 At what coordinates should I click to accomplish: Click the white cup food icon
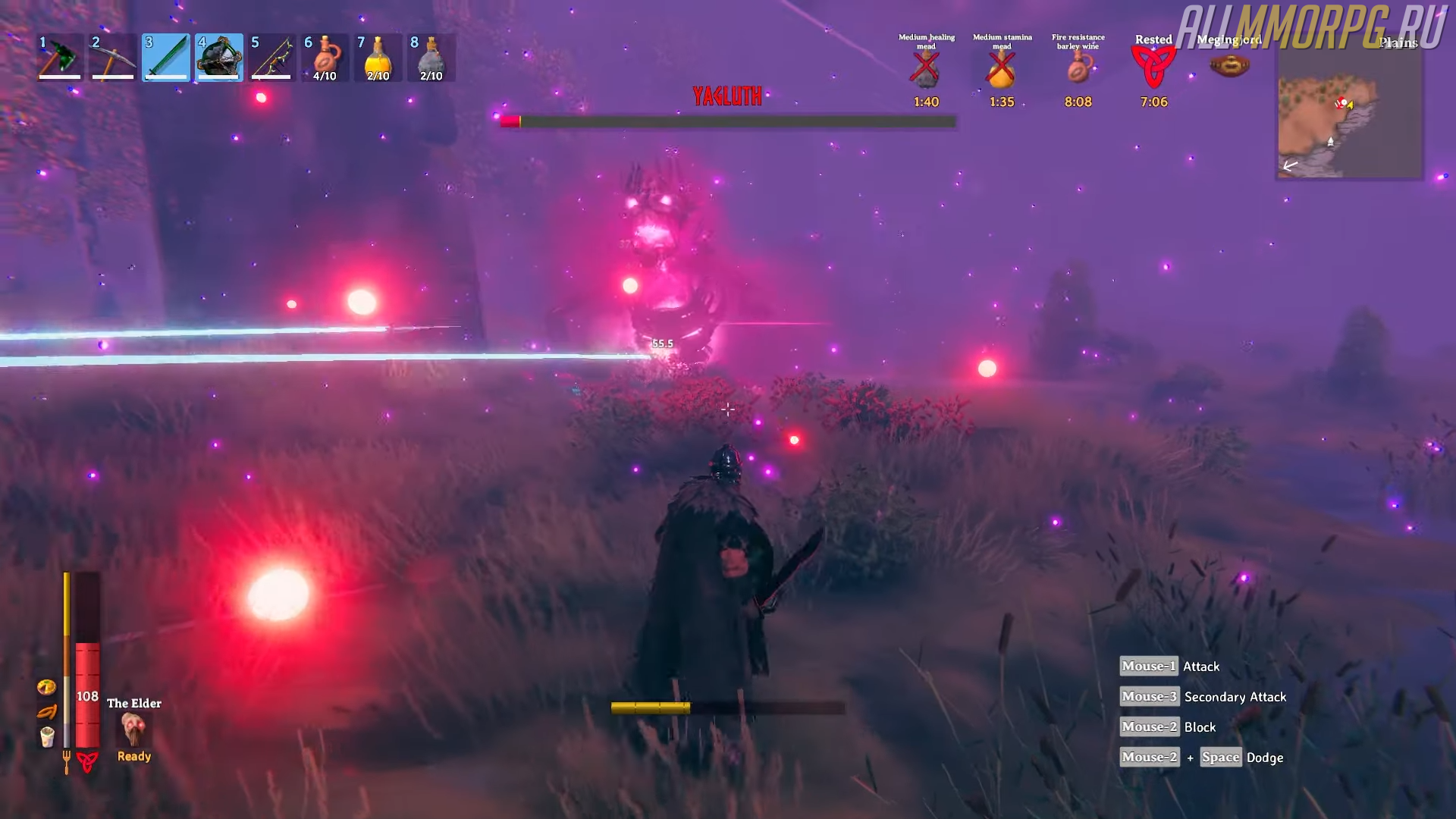(x=47, y=736)
